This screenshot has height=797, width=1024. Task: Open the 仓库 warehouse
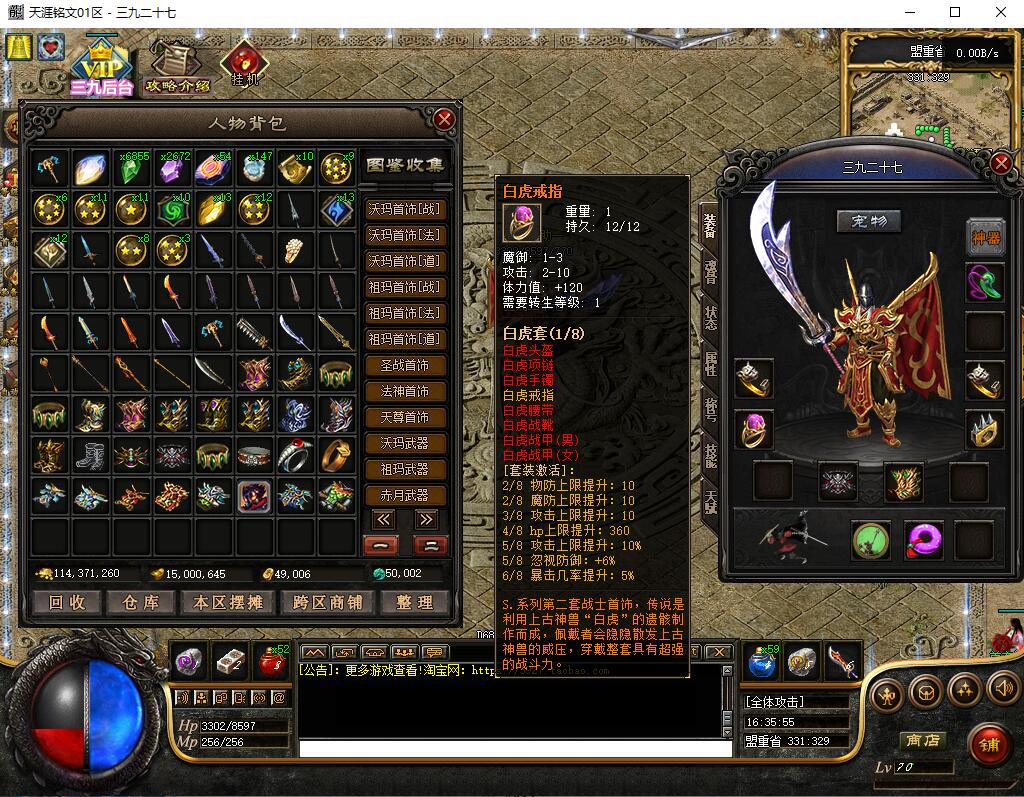140,602
